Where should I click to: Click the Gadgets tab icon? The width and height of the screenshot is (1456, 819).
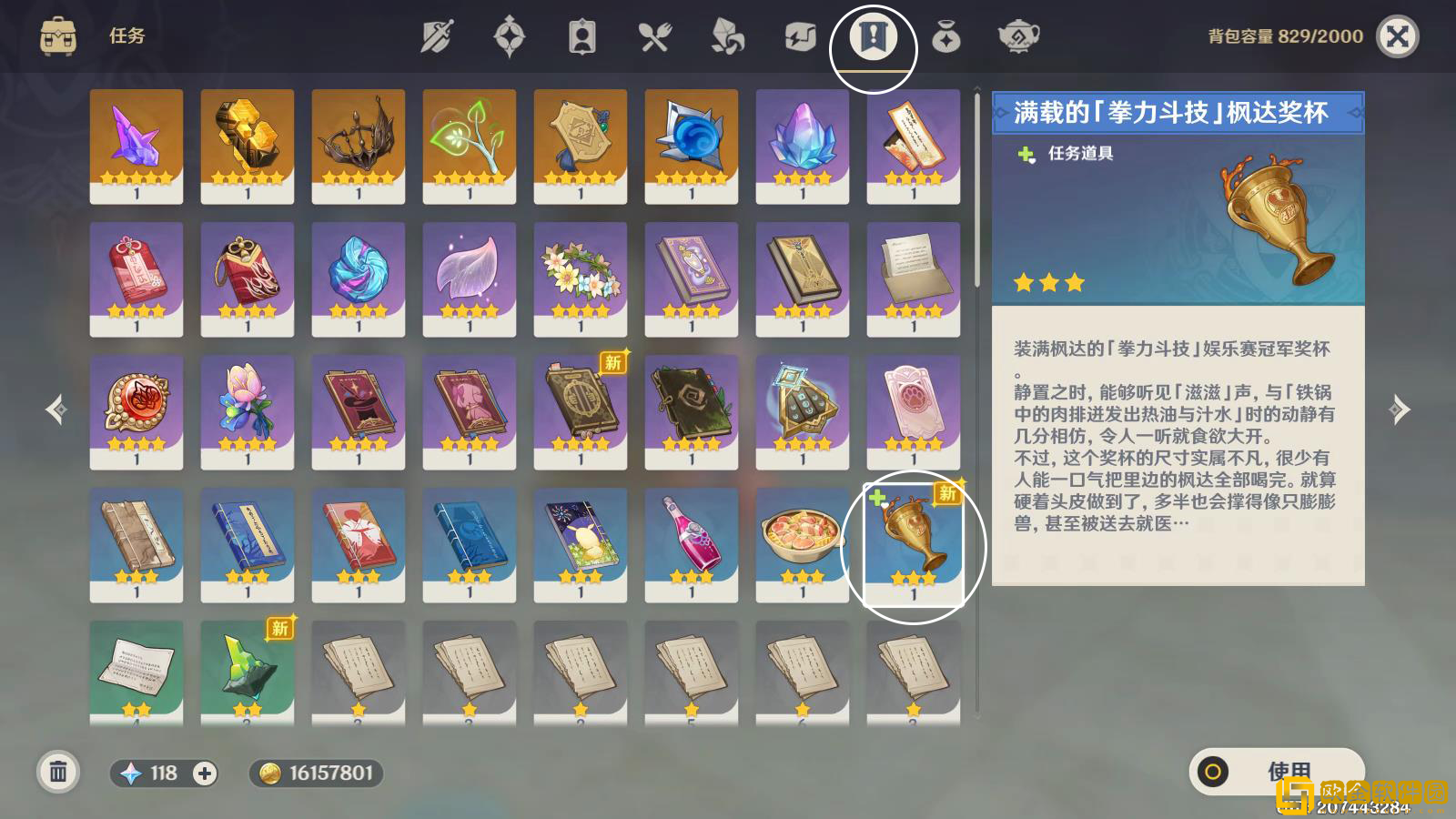(x=802, y=36)
